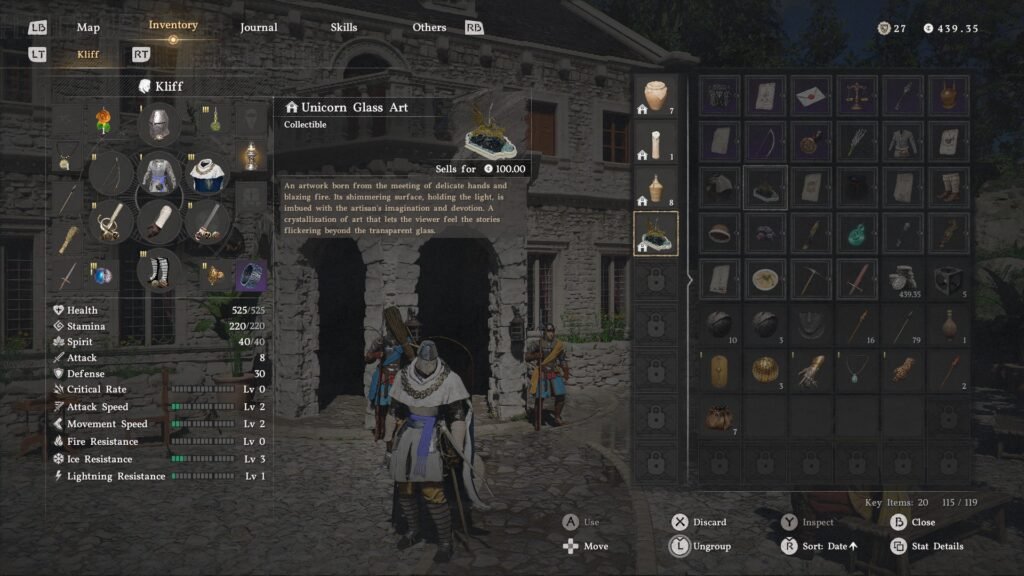The image size is (1024, 576).
Task: Select the leather boots inventory slot
Action: [x=947, y=187]
